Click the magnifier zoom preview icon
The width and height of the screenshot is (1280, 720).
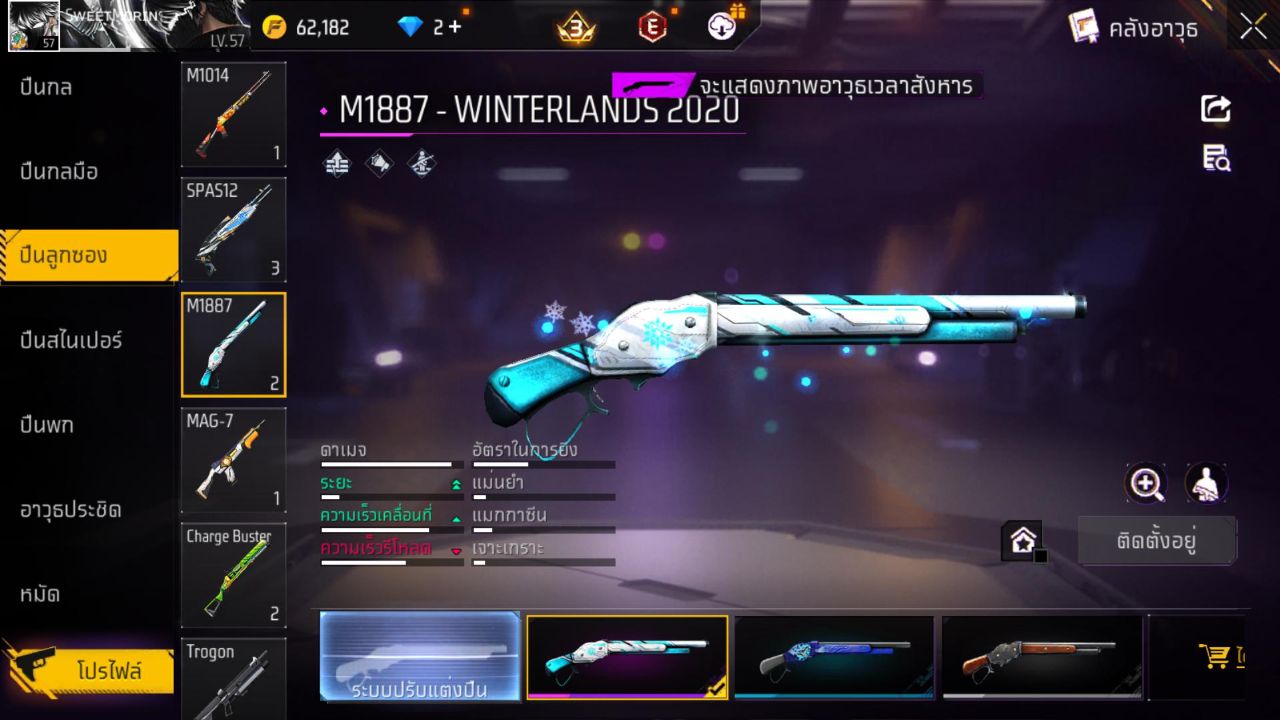pos(1146,483)
